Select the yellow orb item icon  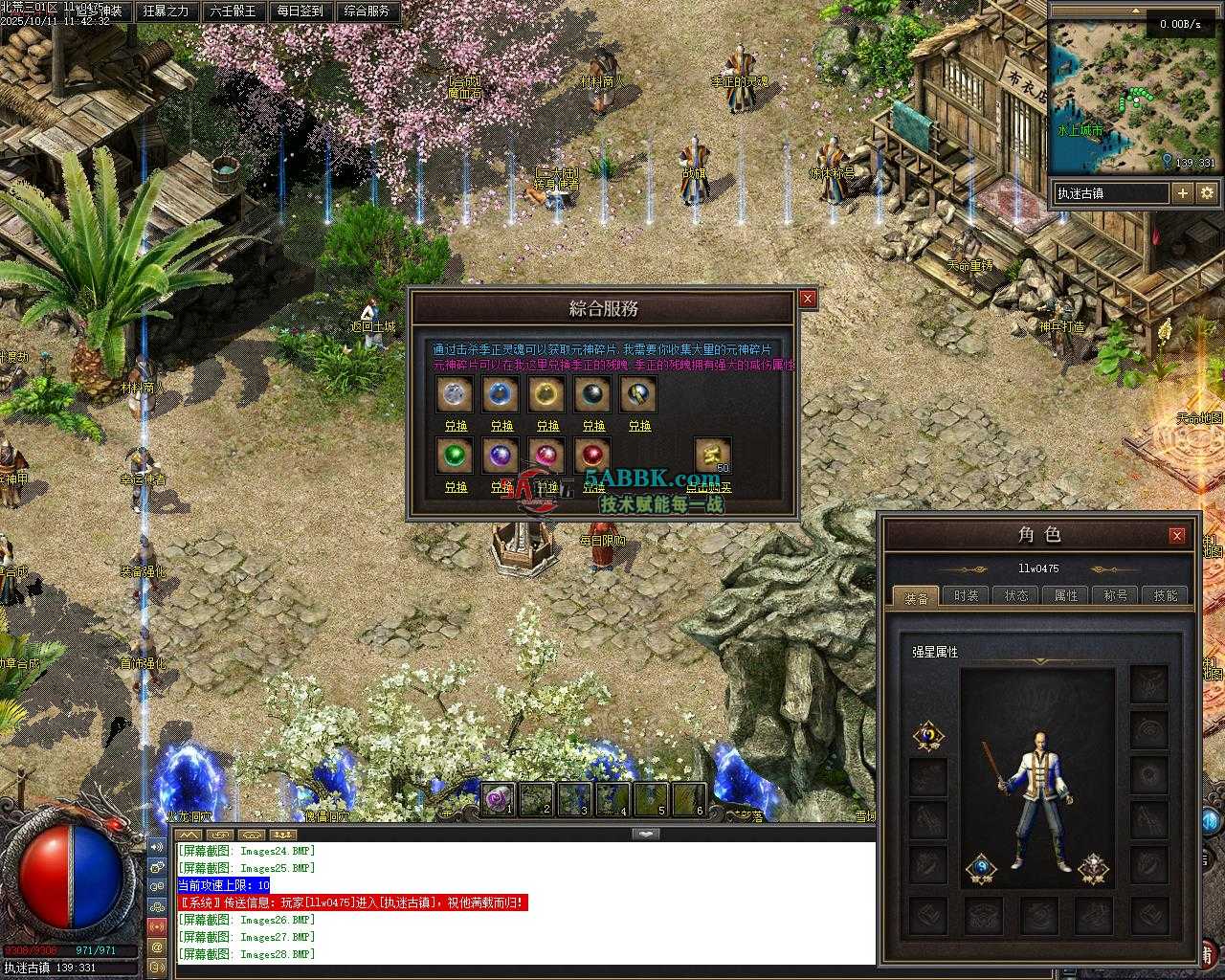click(x=547, y=393)
